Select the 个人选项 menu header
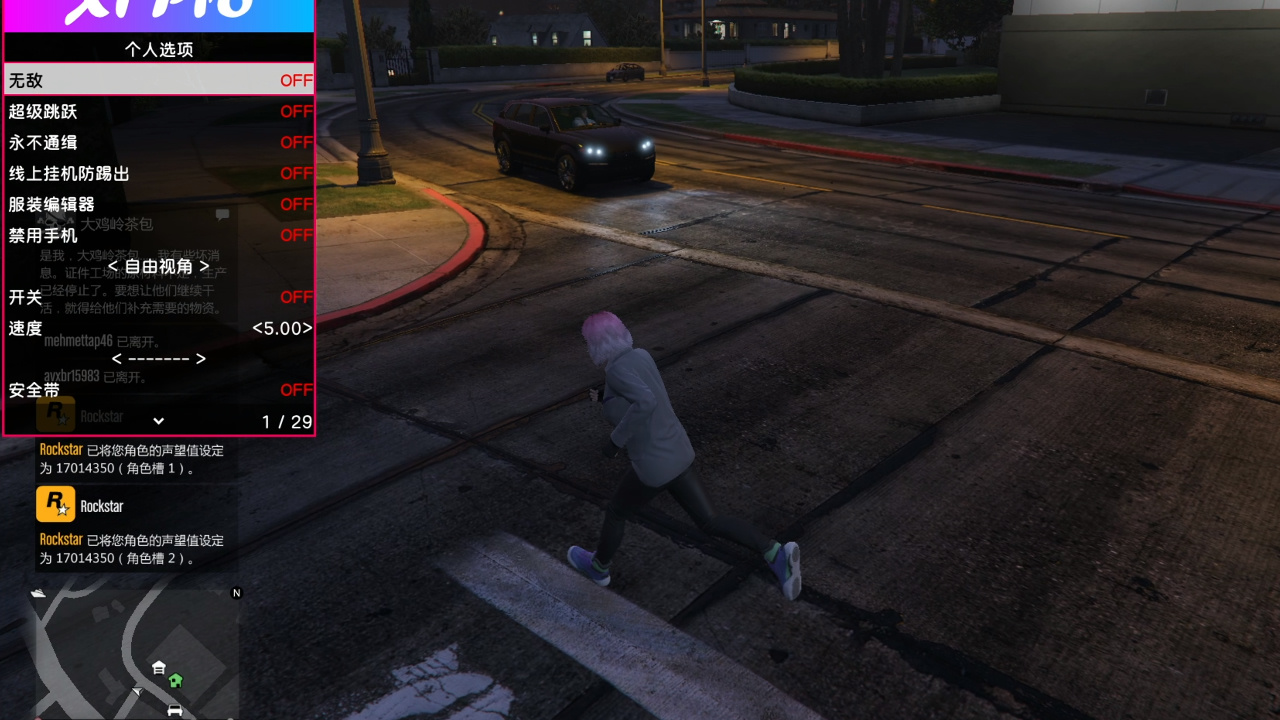The image size is (1280, 720). coord(160,48)
